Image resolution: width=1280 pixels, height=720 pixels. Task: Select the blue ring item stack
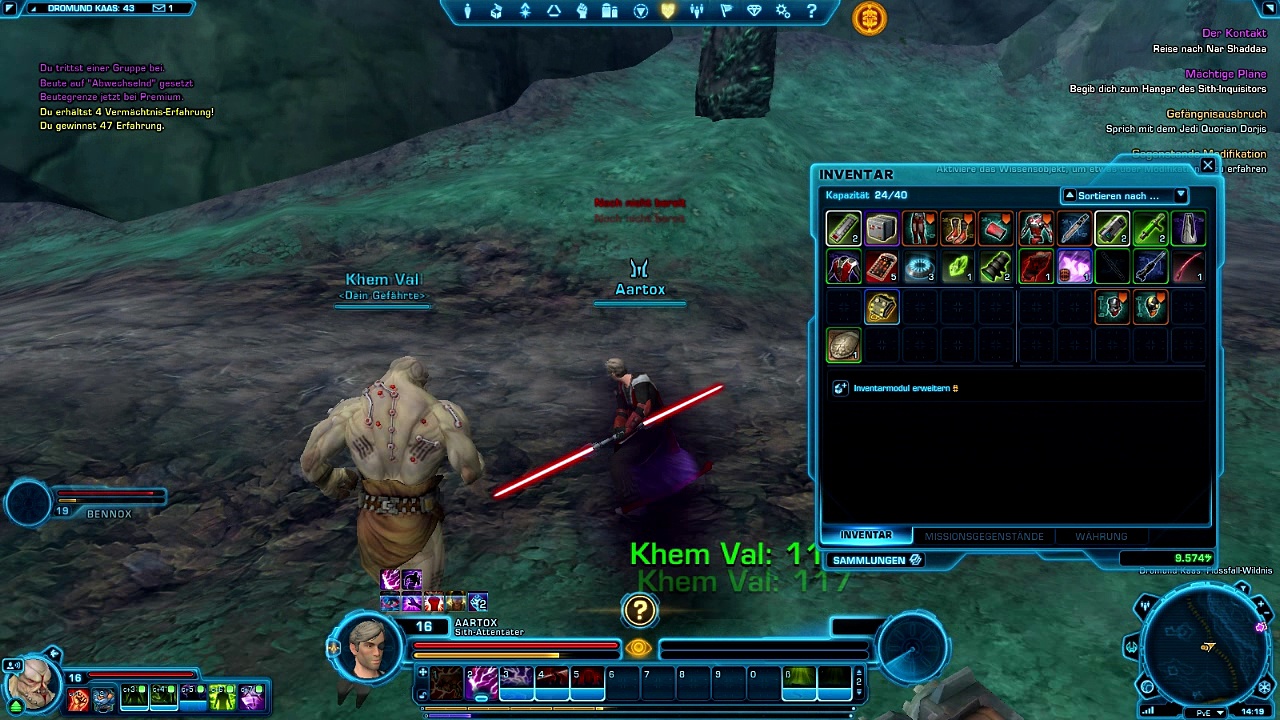tap(919, 268)
